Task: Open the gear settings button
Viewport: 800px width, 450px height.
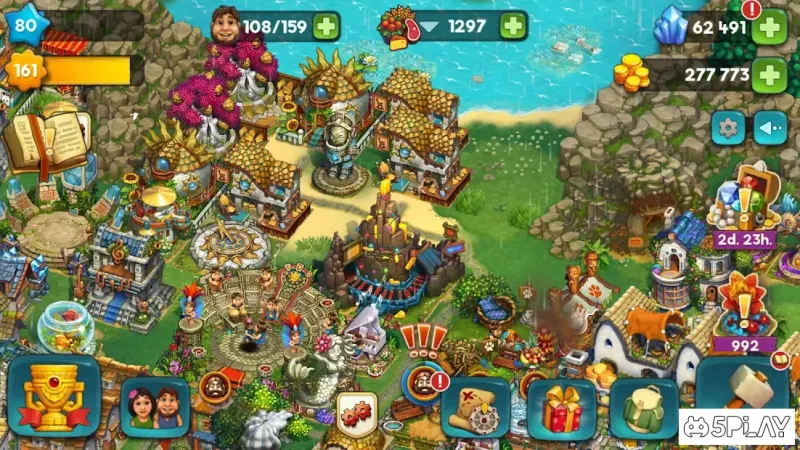Action: (728, 128)
